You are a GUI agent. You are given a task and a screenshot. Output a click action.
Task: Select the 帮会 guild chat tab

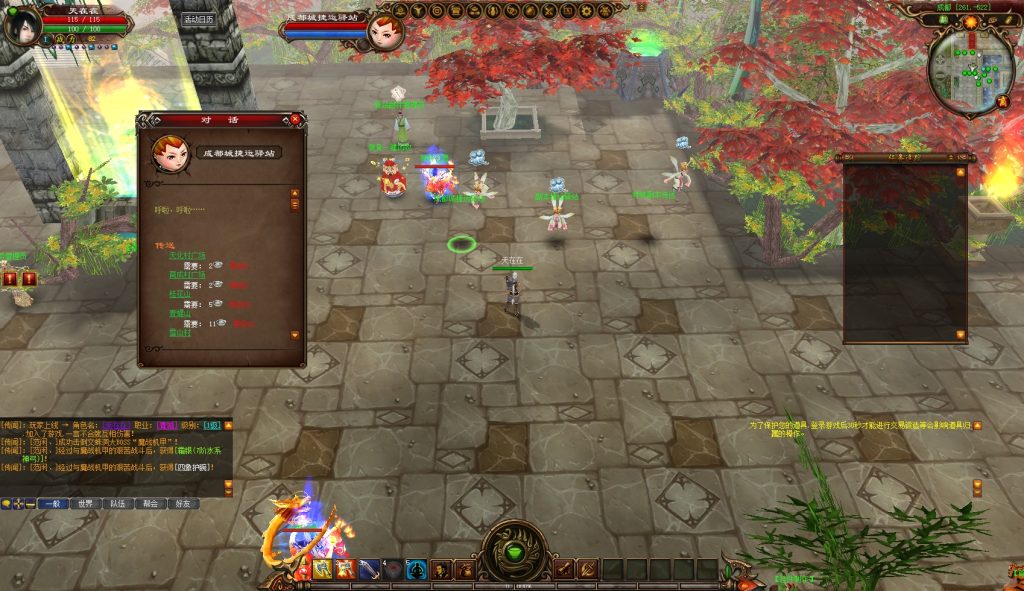(x=151, y=504)
